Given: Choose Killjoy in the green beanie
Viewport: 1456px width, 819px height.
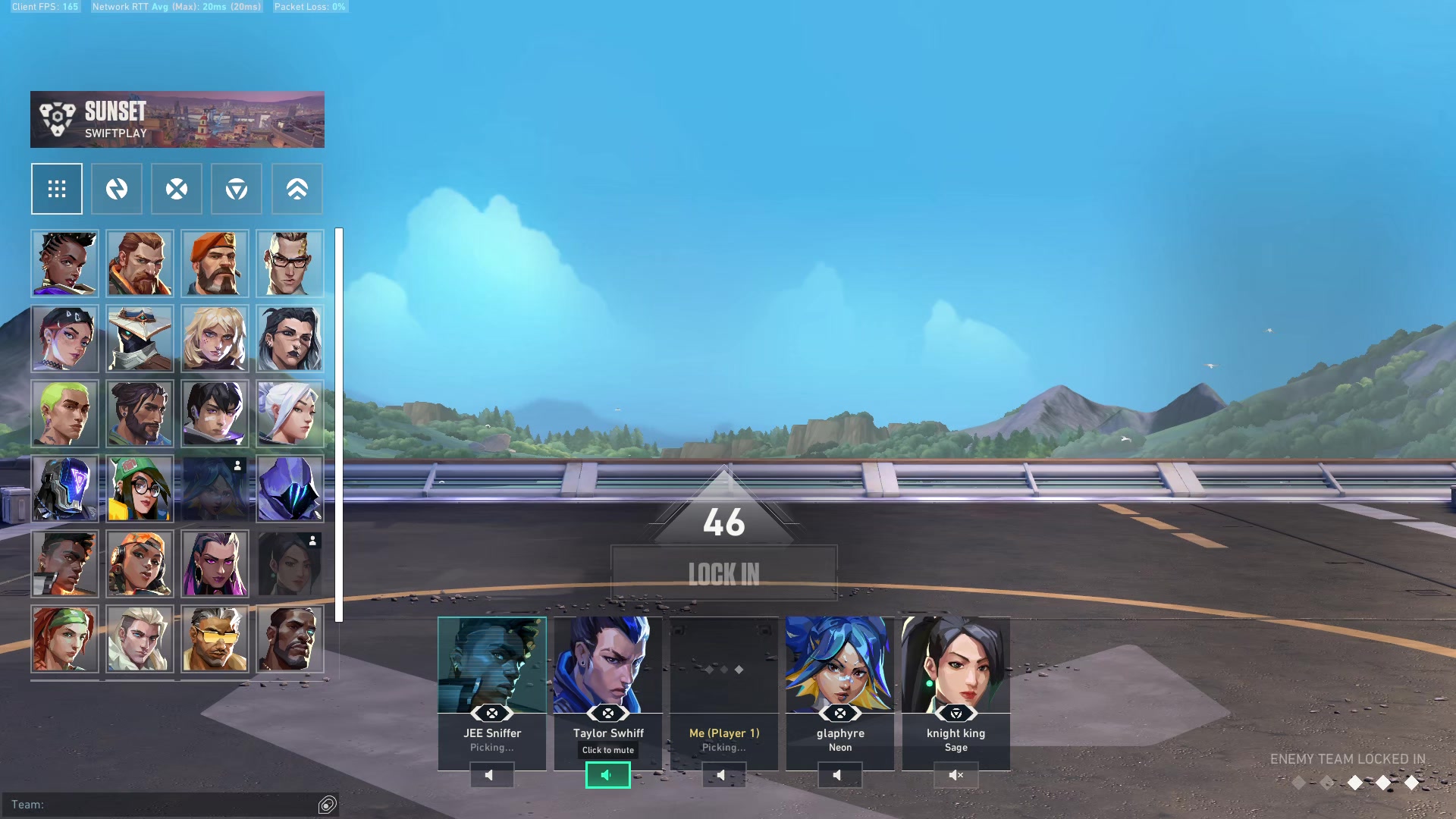Looking at the screenshot, I should pos(140,488).
